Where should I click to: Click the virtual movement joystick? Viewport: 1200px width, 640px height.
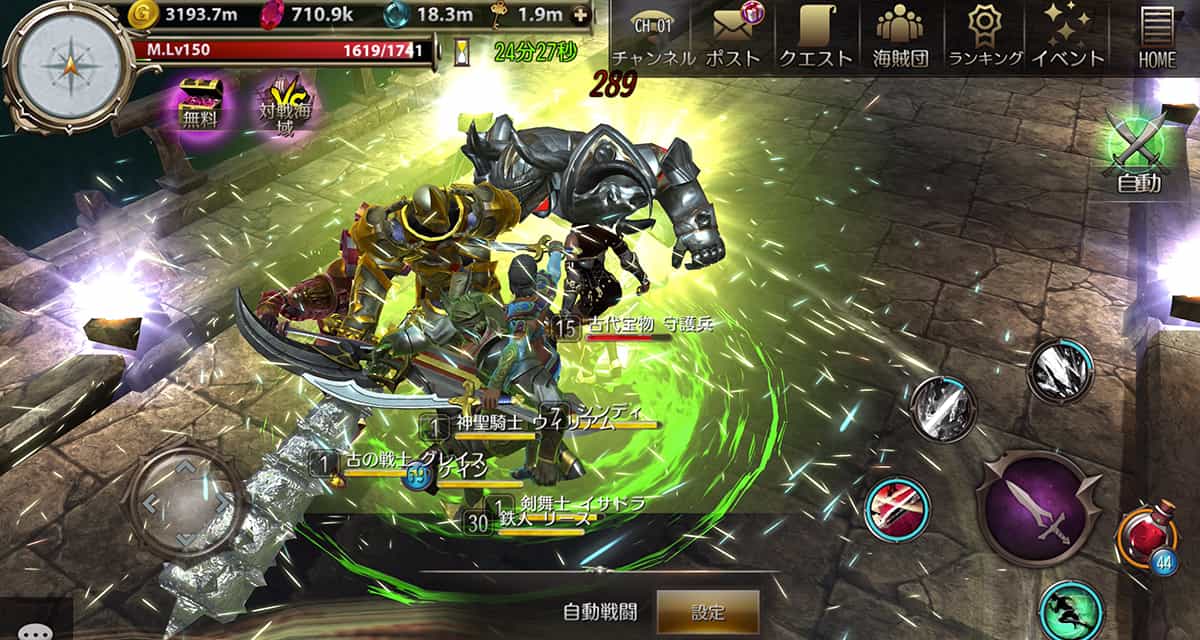(x=182, y=500)
